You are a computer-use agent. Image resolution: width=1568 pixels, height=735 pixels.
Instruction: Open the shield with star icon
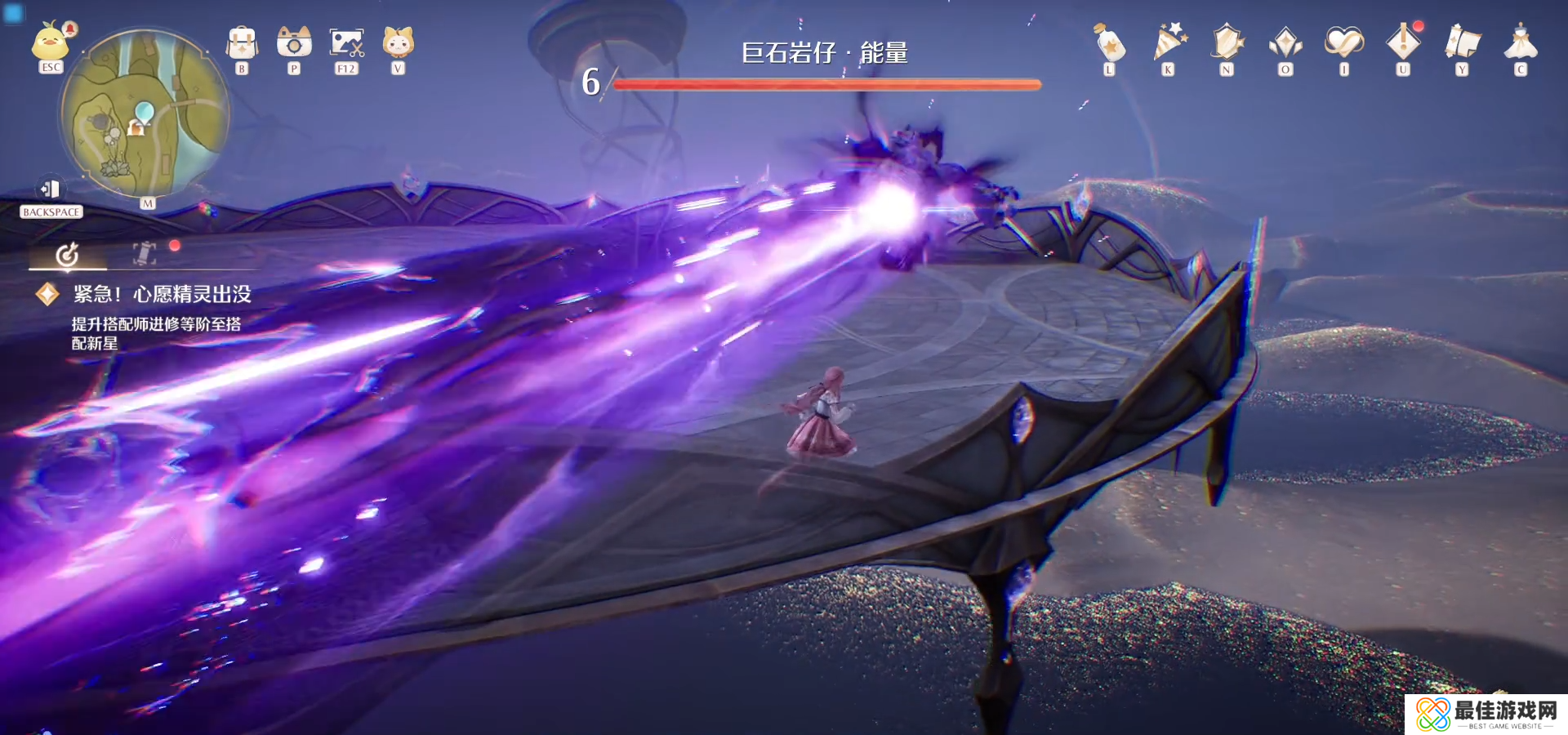click(x=1227, y=43)
